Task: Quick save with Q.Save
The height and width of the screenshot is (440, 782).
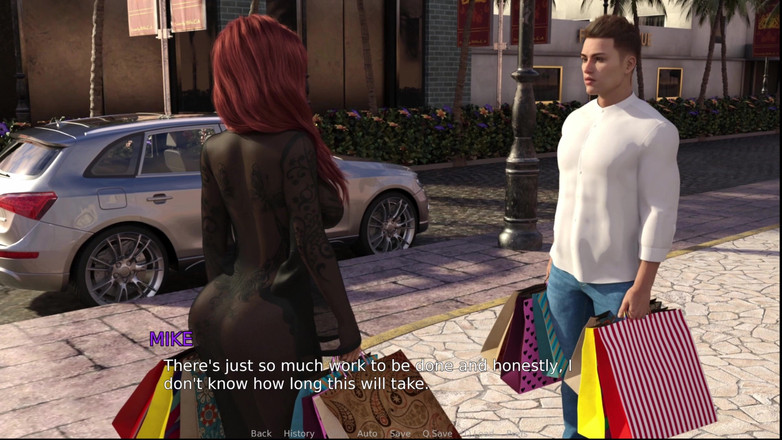Action: [438, 433]
